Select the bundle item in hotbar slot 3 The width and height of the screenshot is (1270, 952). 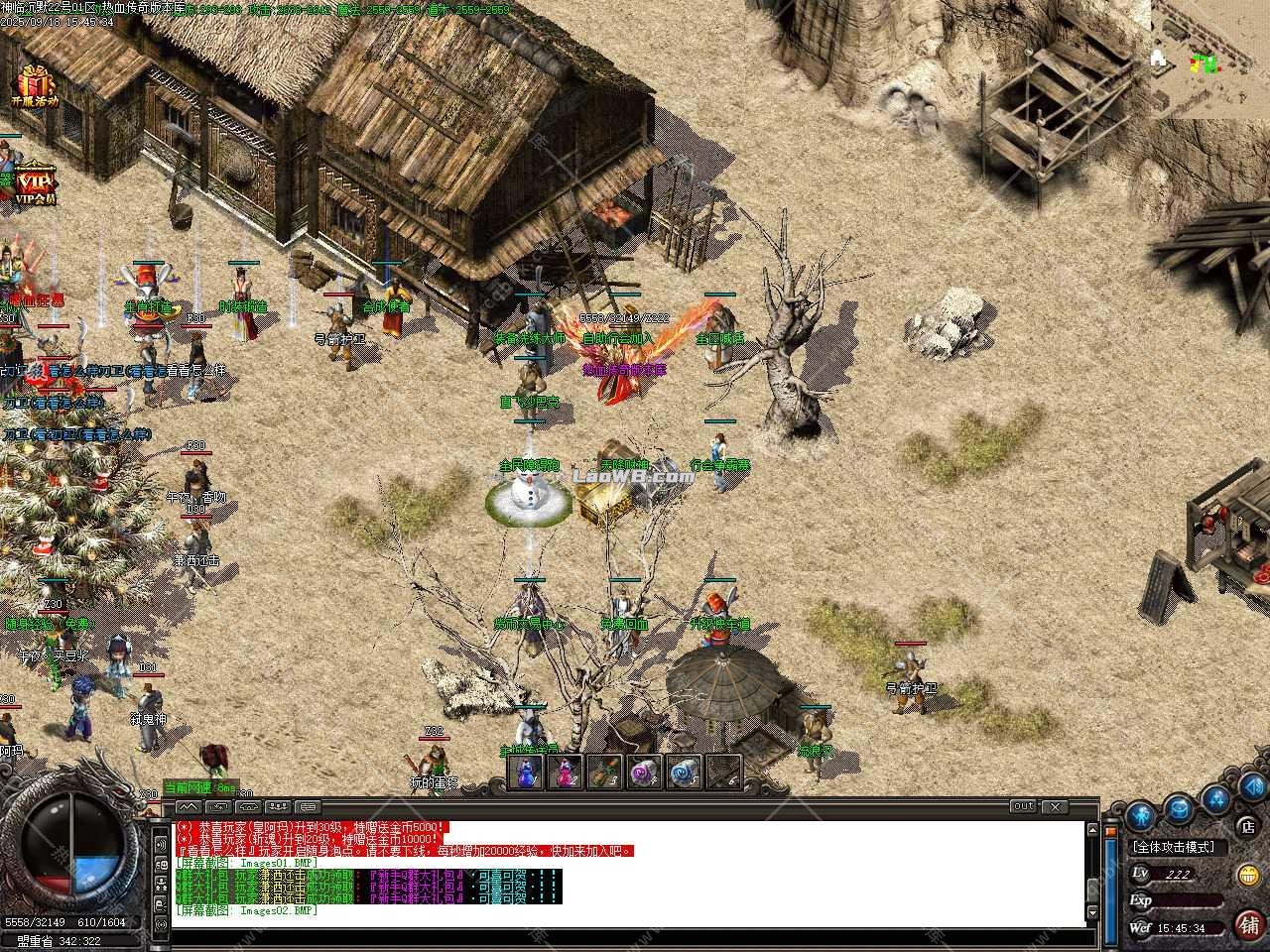tap(604, 773)
